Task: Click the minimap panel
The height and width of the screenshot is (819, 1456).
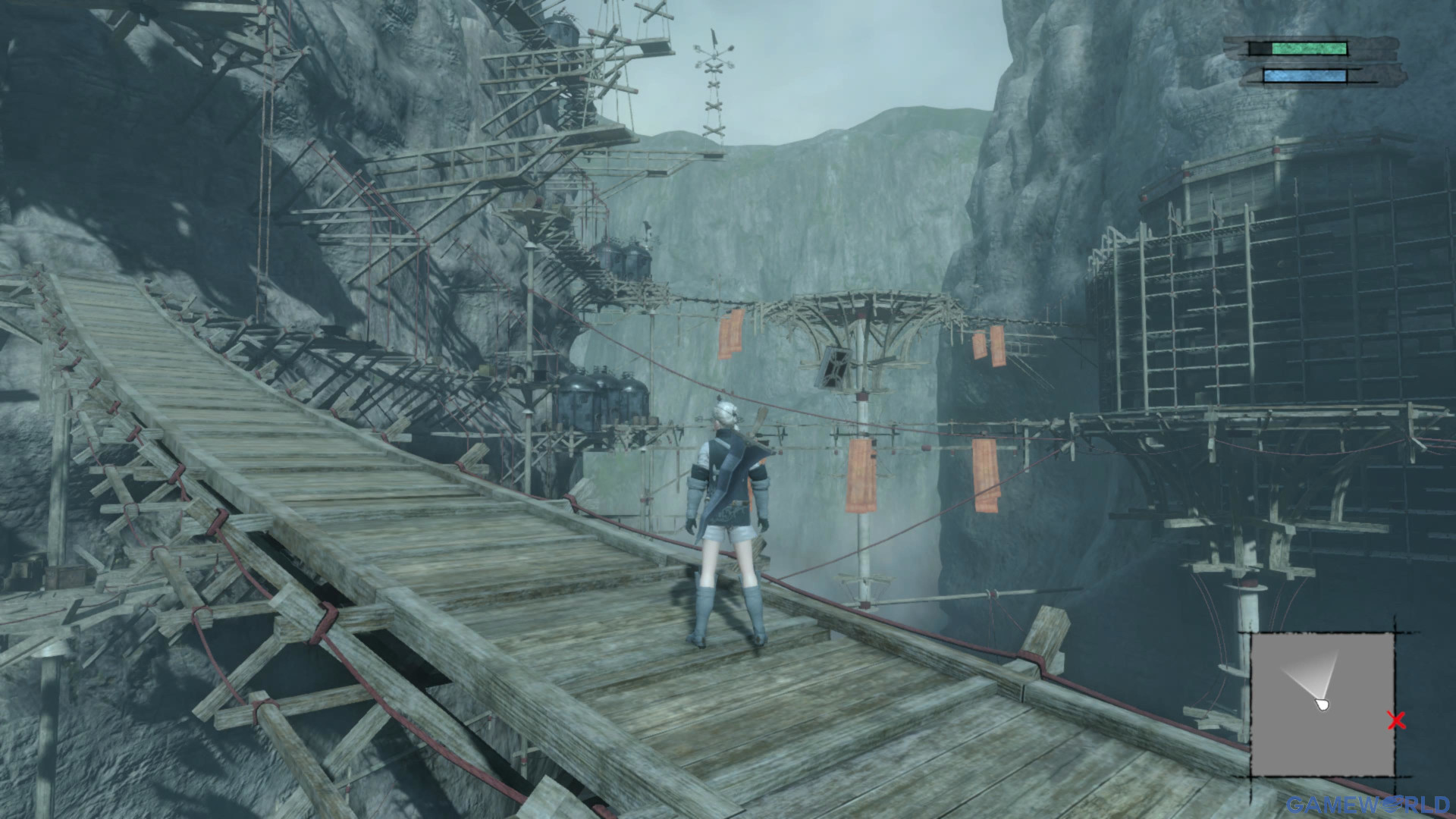Action: coord(1322,704)
